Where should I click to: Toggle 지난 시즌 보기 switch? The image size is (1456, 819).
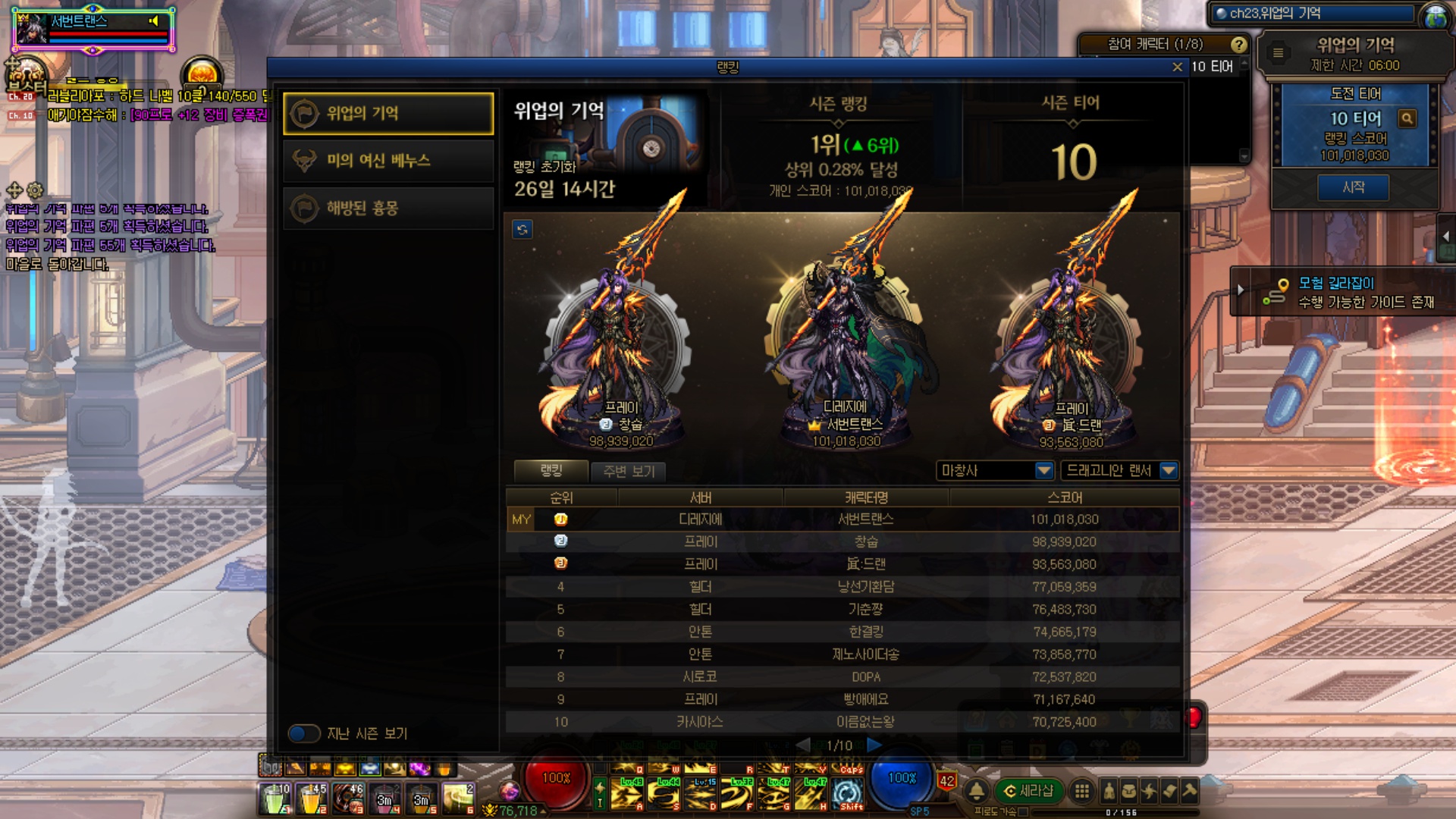[x=304, y=733]
